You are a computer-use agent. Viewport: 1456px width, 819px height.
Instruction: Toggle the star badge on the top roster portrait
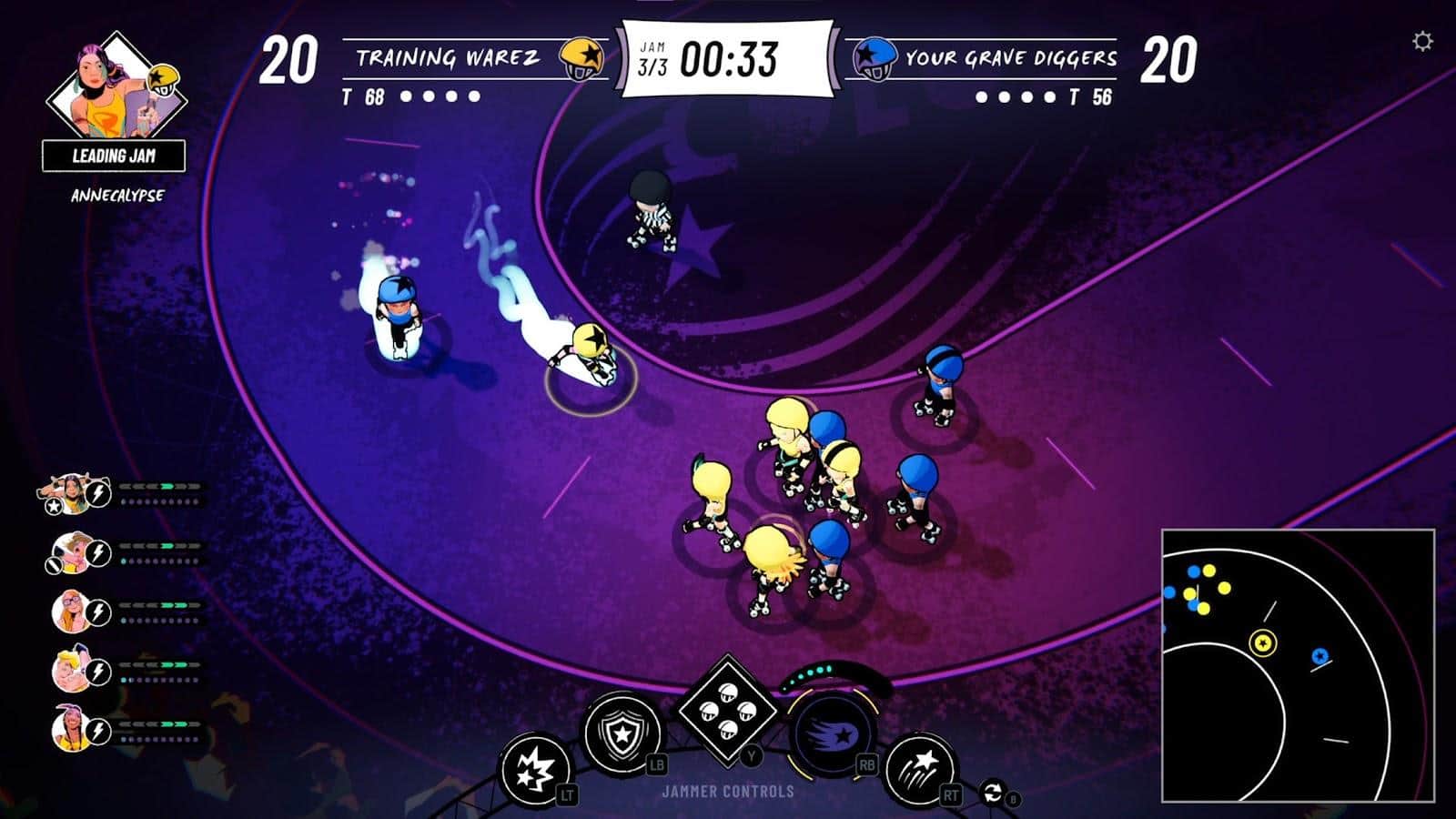tap(53, 507)
